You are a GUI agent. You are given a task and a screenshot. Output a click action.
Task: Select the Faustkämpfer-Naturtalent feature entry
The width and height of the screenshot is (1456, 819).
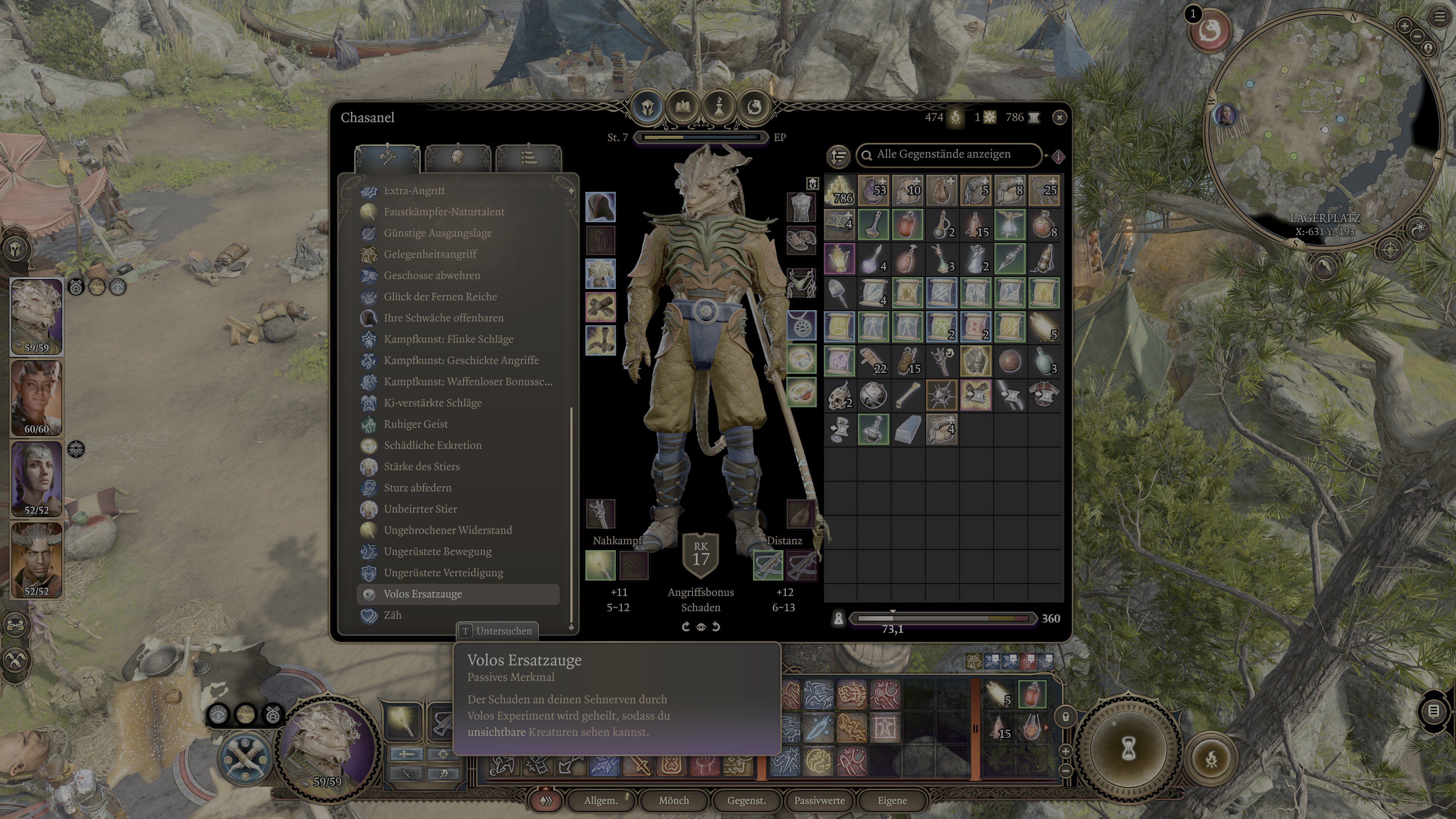click(x=444, y=212)
